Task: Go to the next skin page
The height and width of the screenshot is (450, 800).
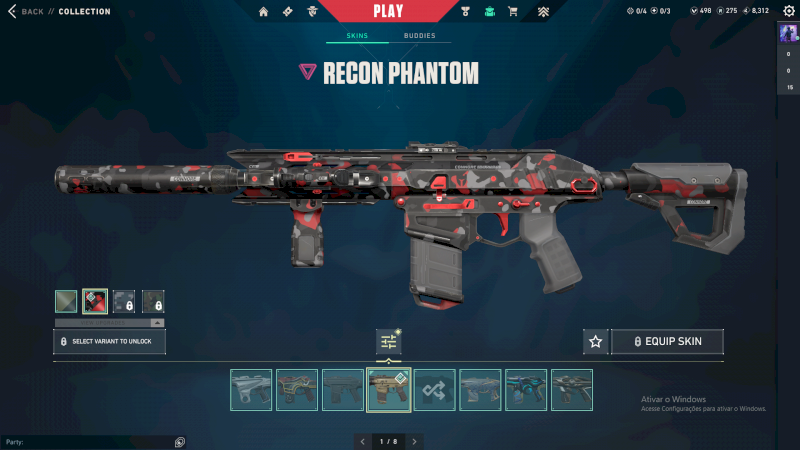Action: [414, 441]
